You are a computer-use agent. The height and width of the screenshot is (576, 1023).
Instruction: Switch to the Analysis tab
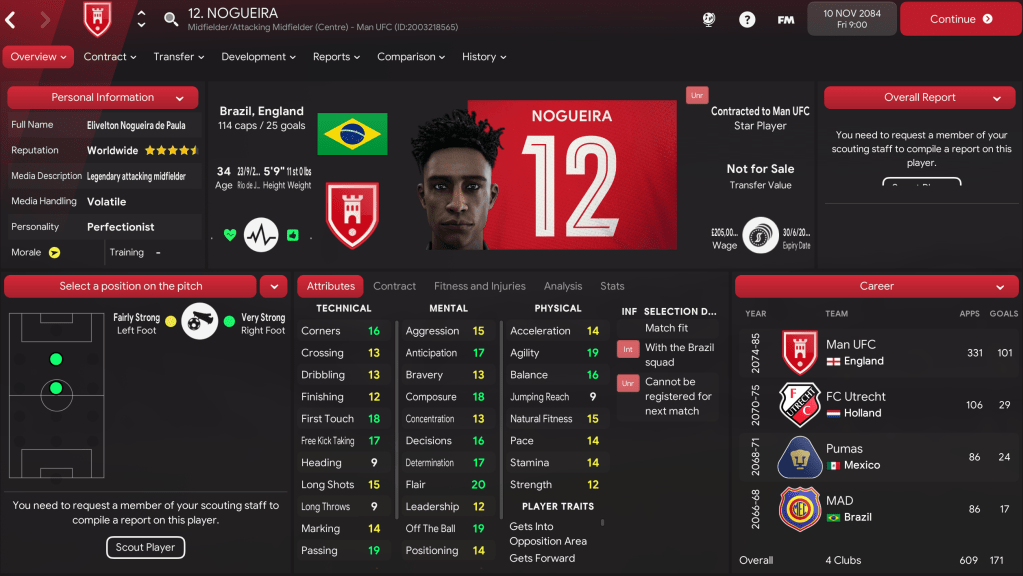click(x=563, y=286)
